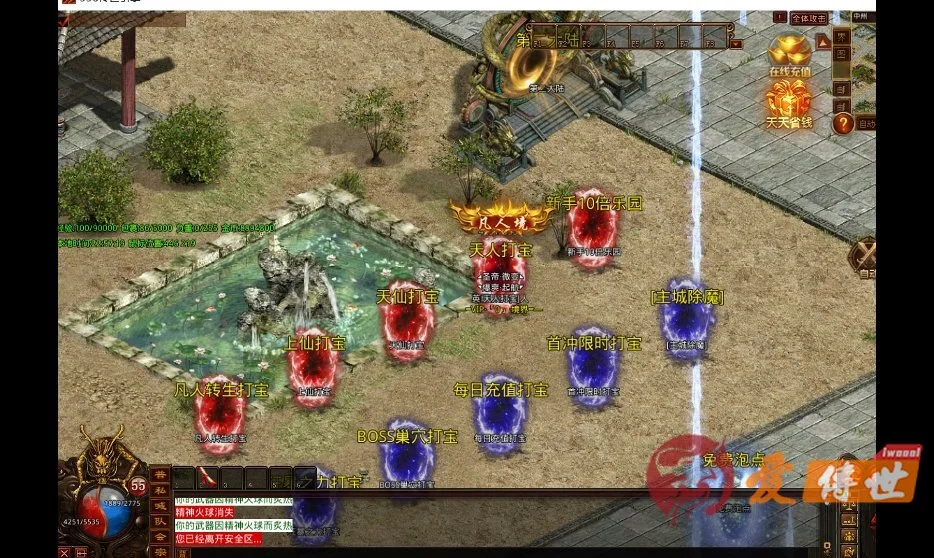Expand the skill bar dropdown arrow
Viewport: 934px width, 558px height.
[x=737, y=43]
